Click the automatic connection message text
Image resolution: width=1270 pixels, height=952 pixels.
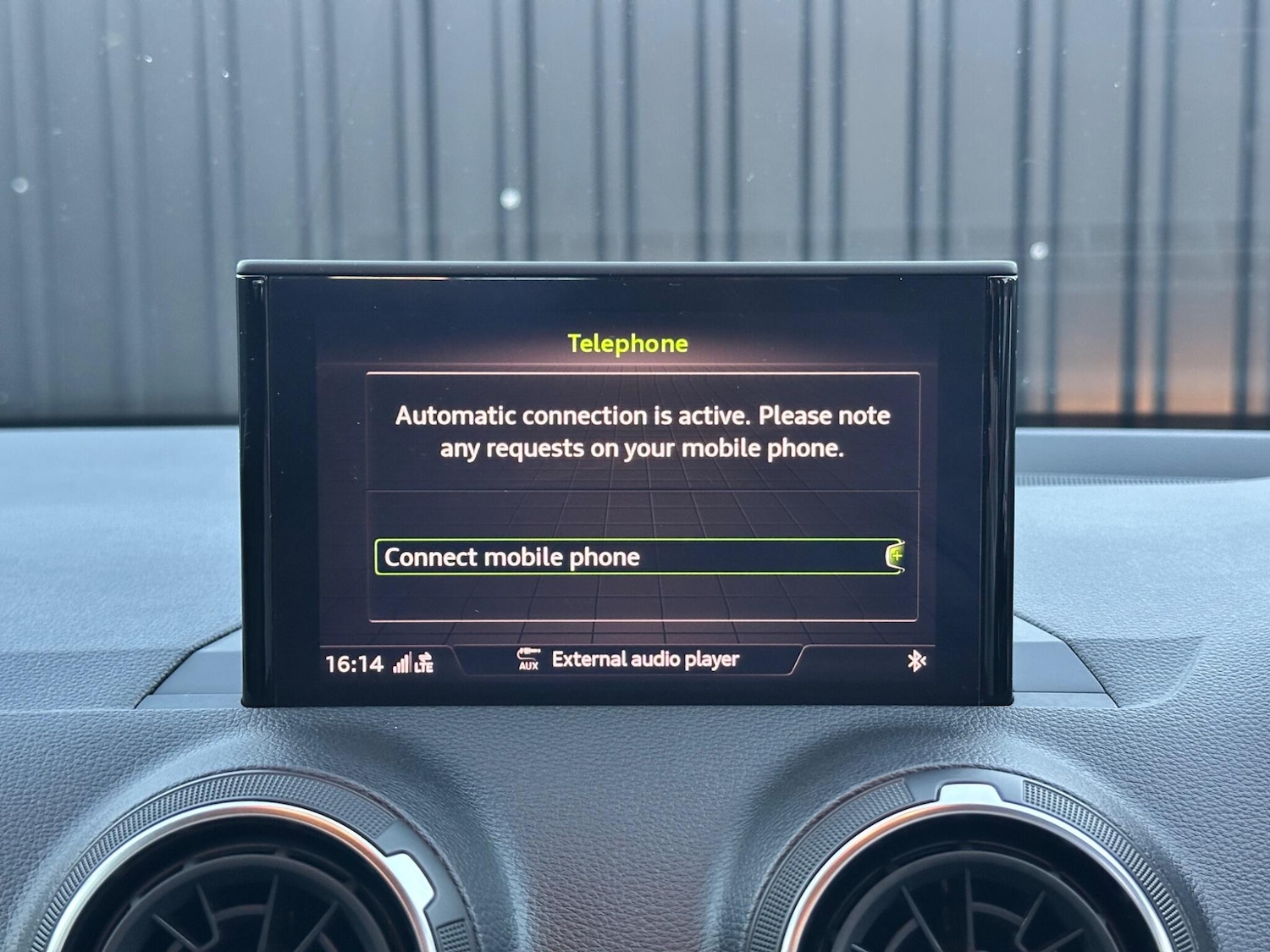coord(642,432)
